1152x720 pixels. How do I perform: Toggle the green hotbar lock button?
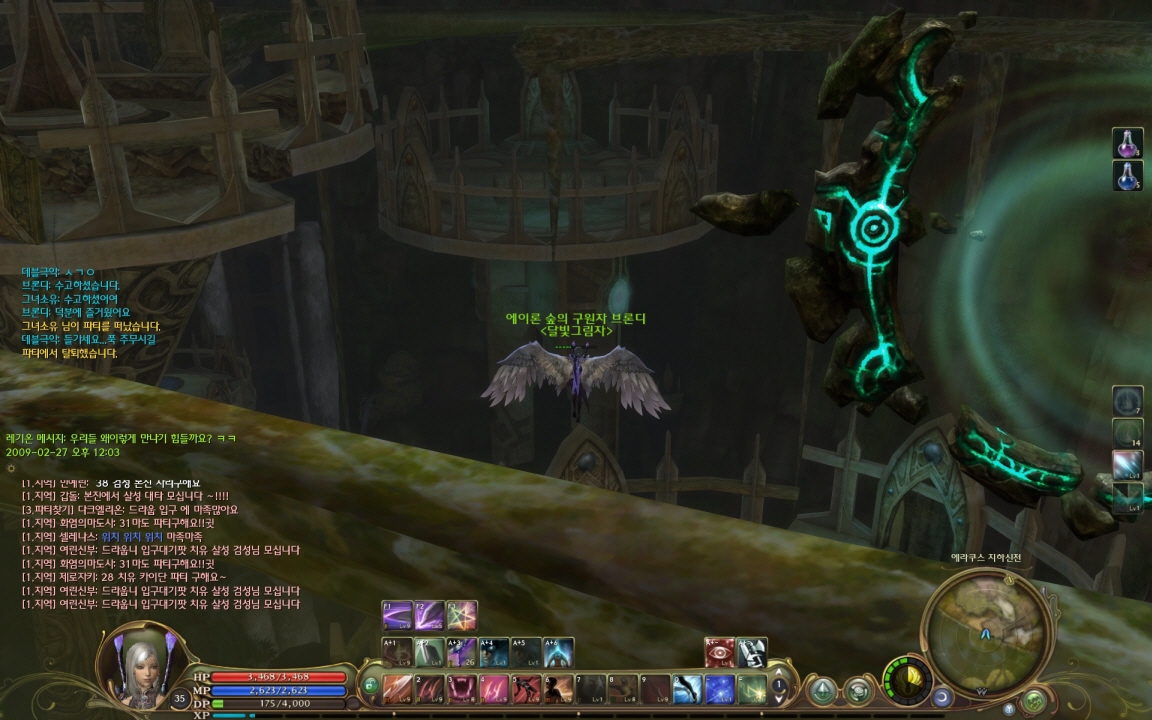coord(370,686)
